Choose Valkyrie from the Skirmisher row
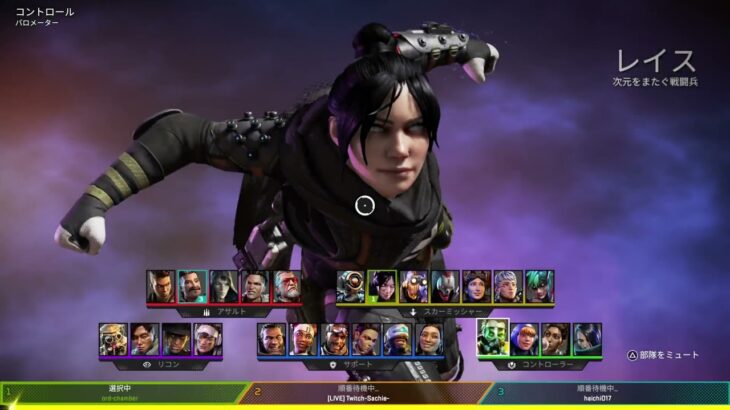 point(508,286)
